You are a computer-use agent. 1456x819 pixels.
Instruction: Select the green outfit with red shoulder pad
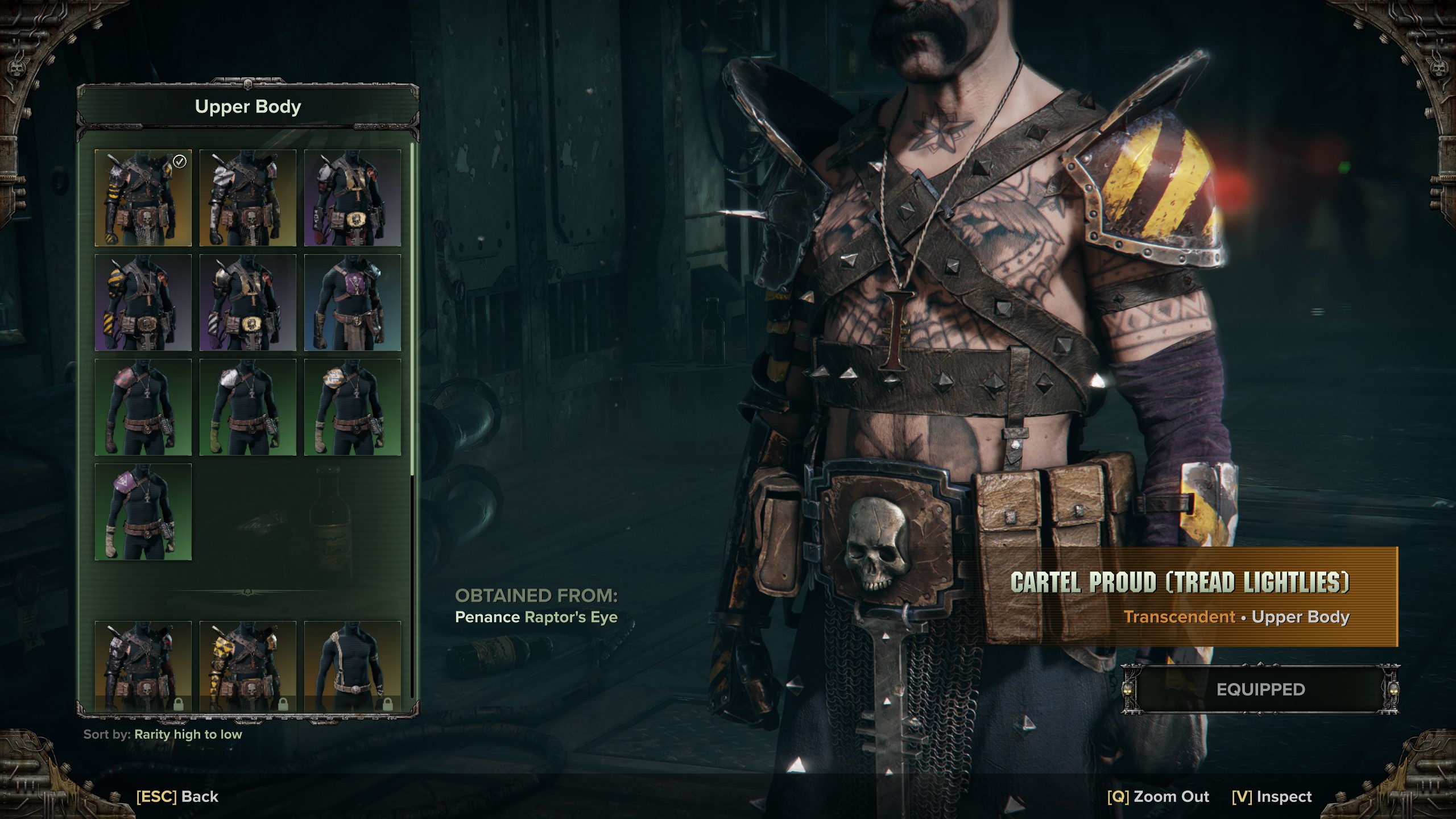point(143,407)
